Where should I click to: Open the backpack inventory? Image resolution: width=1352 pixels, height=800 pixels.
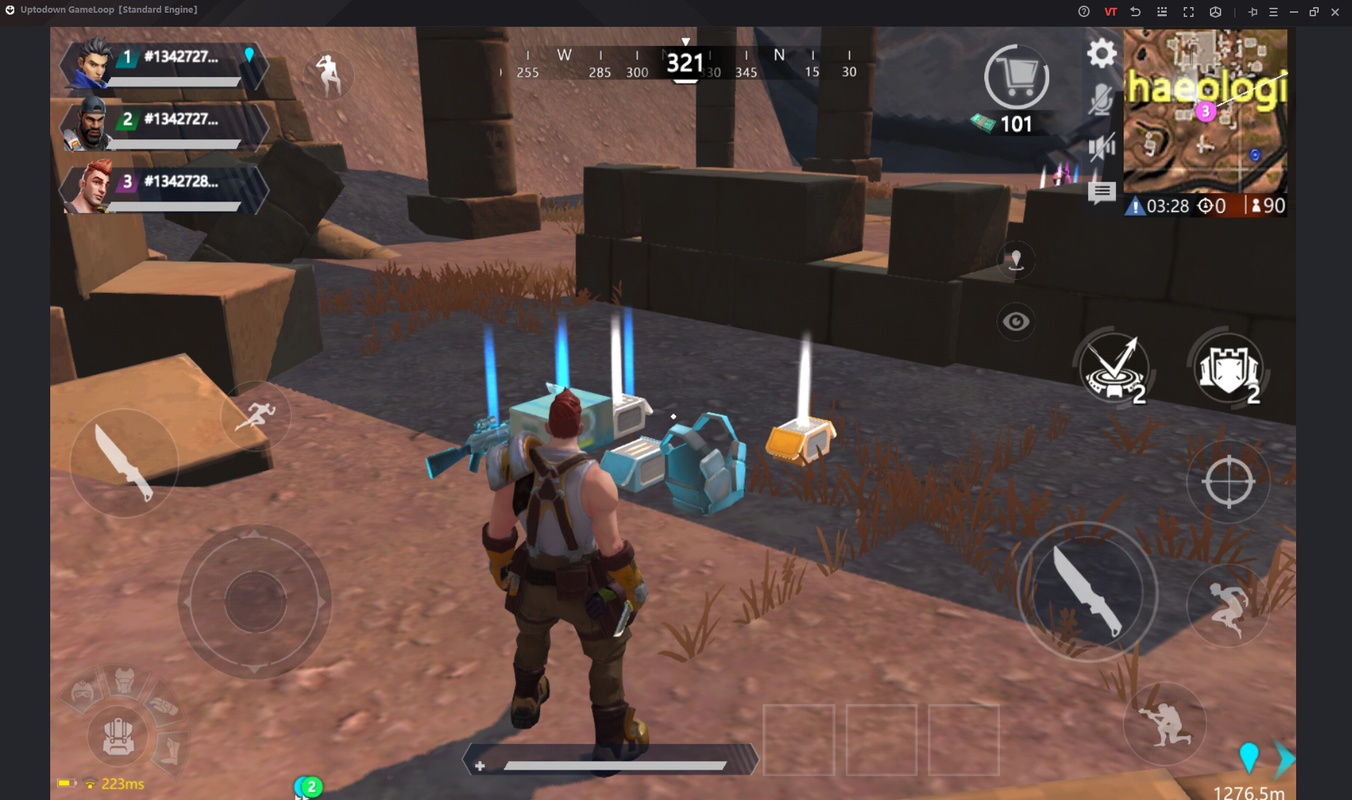point(119,735)
